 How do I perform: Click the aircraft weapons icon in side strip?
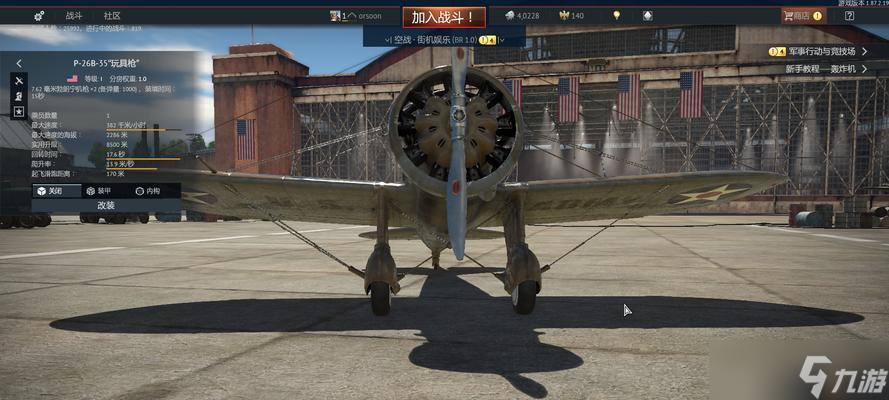(19, 80)
